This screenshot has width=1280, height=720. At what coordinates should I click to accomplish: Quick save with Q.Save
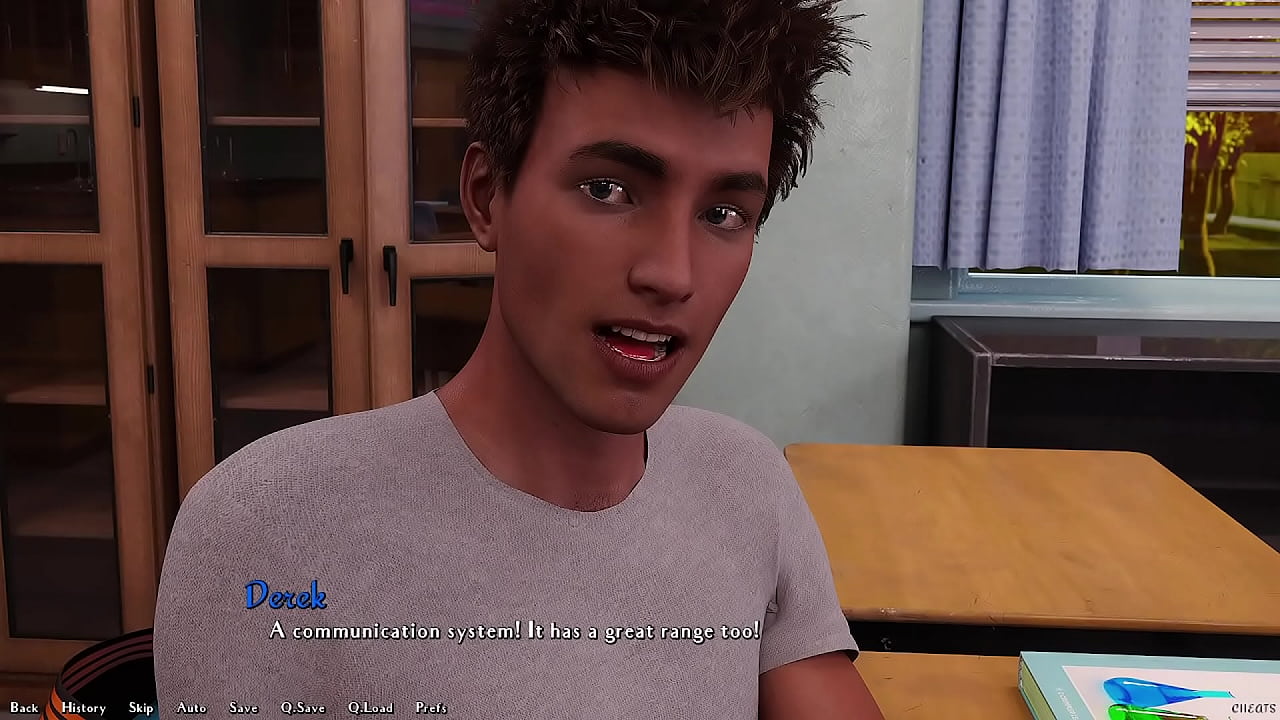point(302,707)
